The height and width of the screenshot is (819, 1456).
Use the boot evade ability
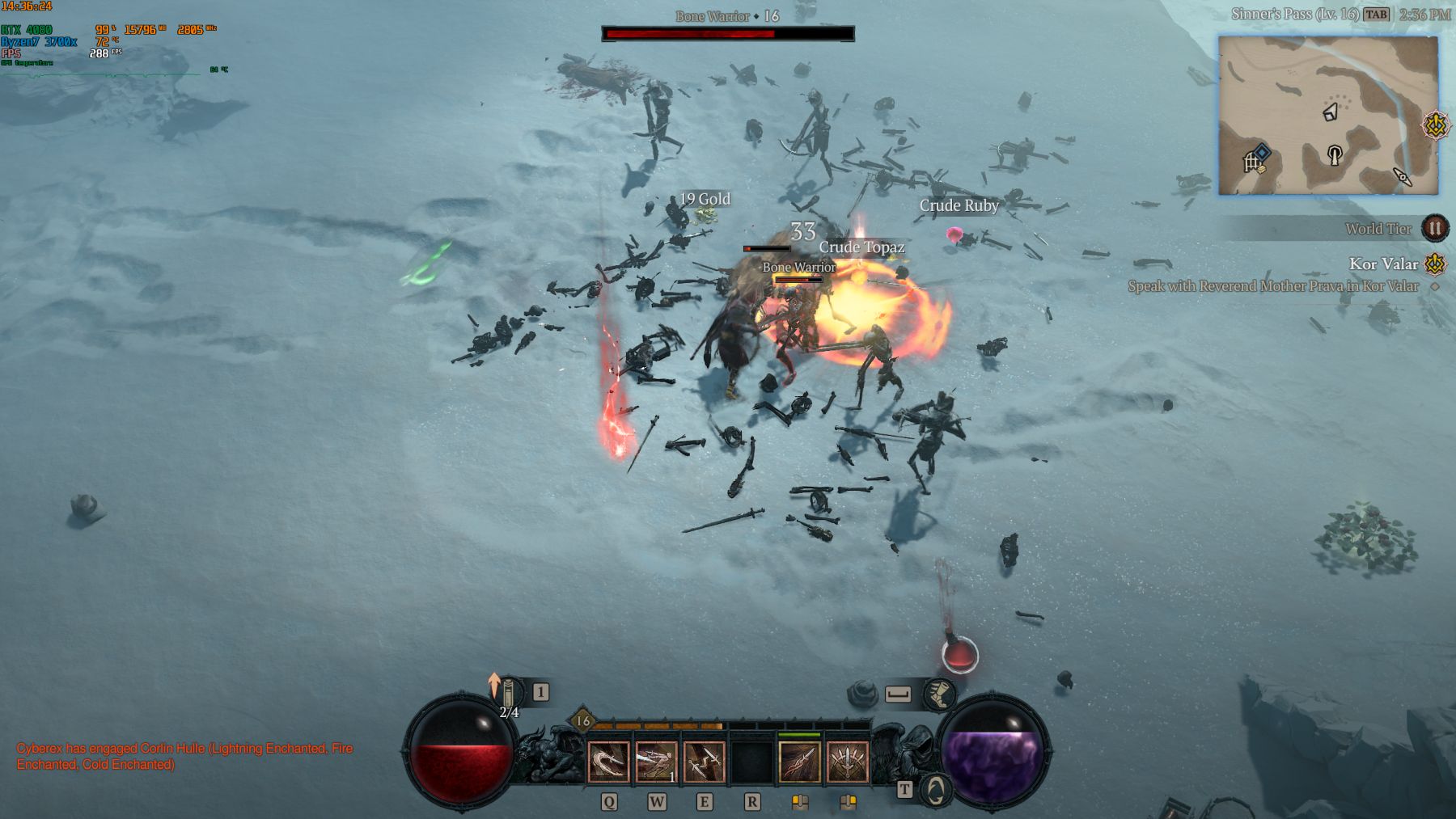tap(938, 694)
